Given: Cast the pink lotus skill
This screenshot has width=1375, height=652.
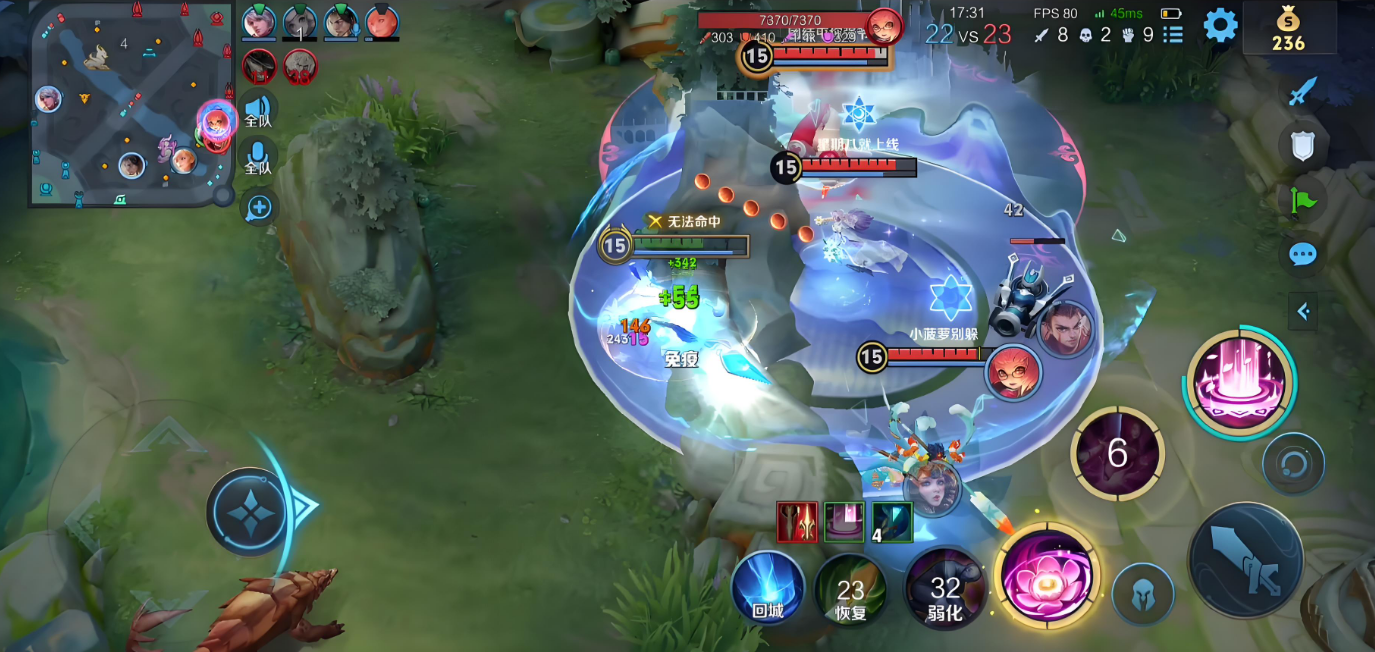Looking at the screenshot, I should [x=1047, y=577].
